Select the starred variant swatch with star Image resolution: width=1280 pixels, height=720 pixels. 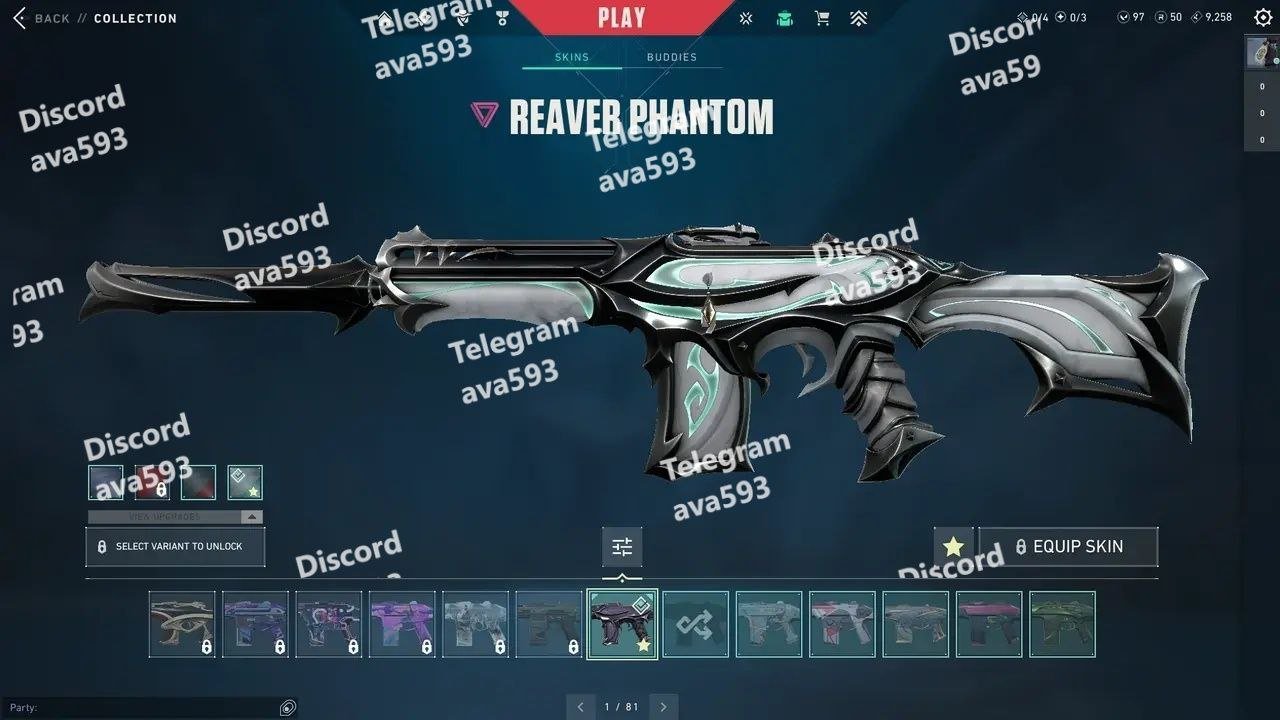(x=245, y=482)
